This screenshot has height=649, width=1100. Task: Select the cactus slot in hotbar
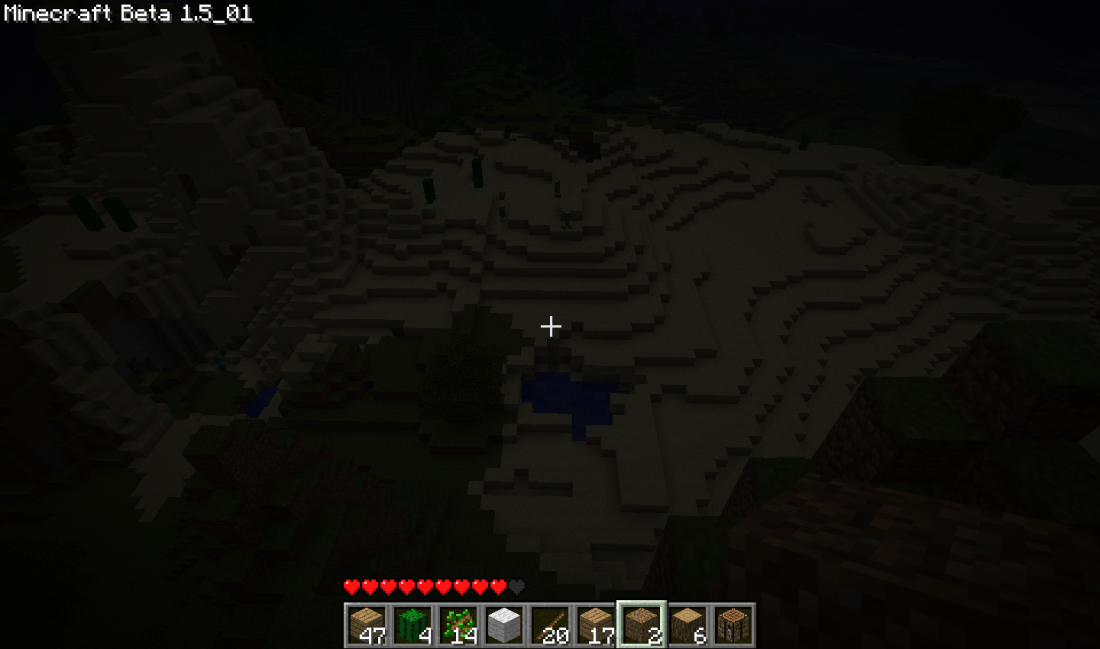pos(412,625)
